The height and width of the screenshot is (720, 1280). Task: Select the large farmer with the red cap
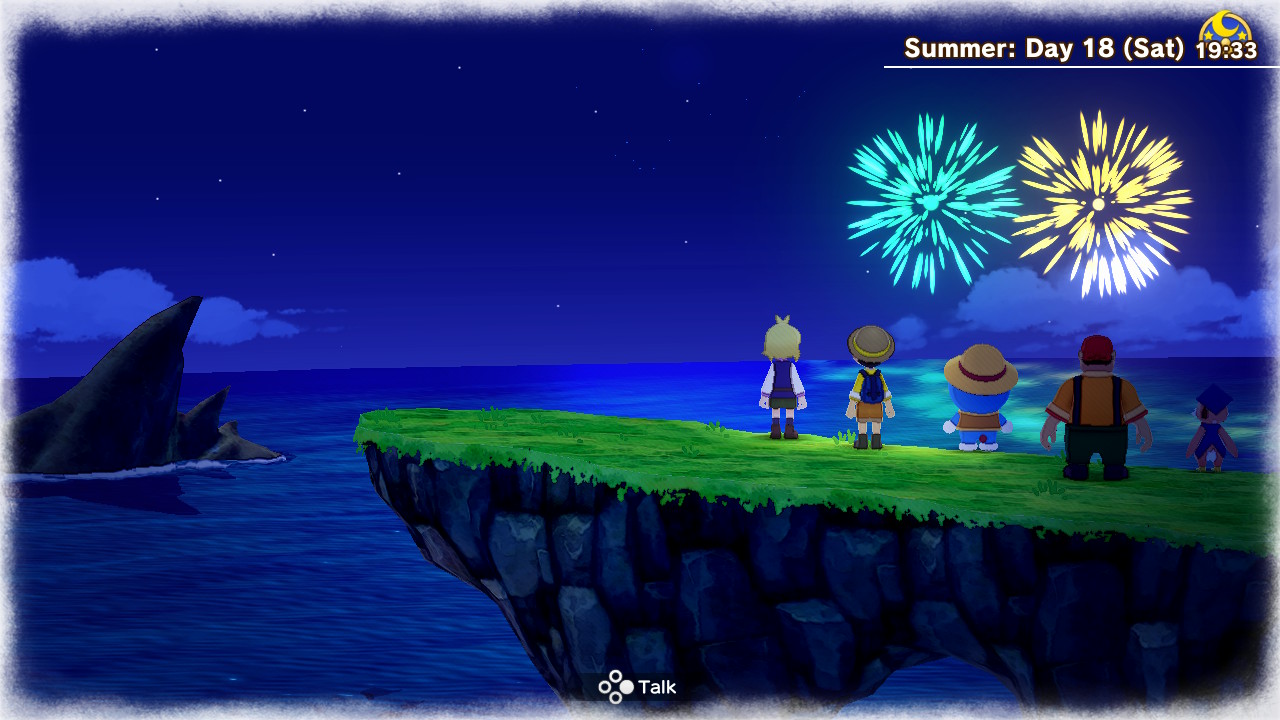click(1097, 410)
